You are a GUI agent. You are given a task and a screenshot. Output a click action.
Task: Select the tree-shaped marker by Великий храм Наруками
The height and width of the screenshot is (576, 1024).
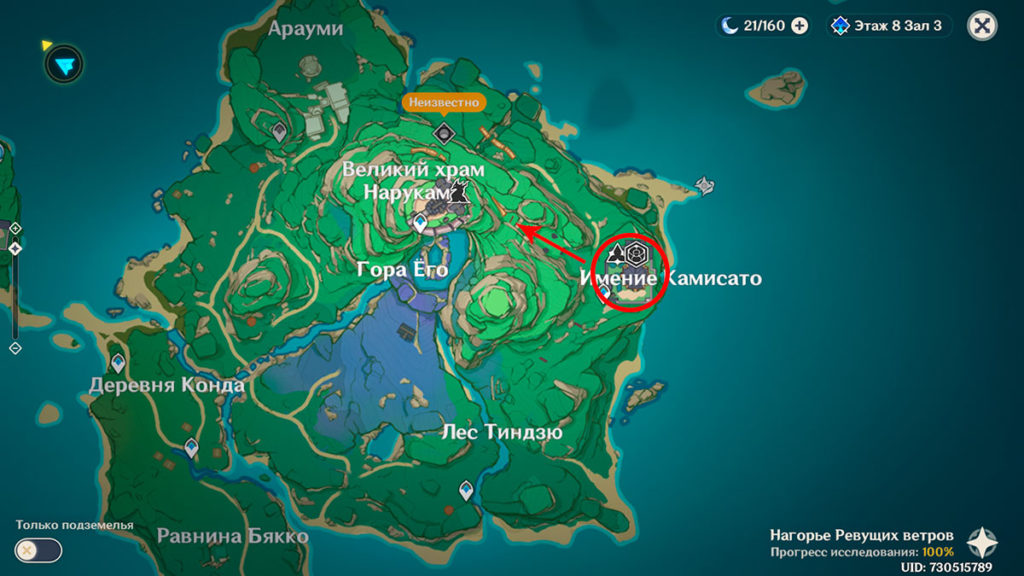pos(460,193)
